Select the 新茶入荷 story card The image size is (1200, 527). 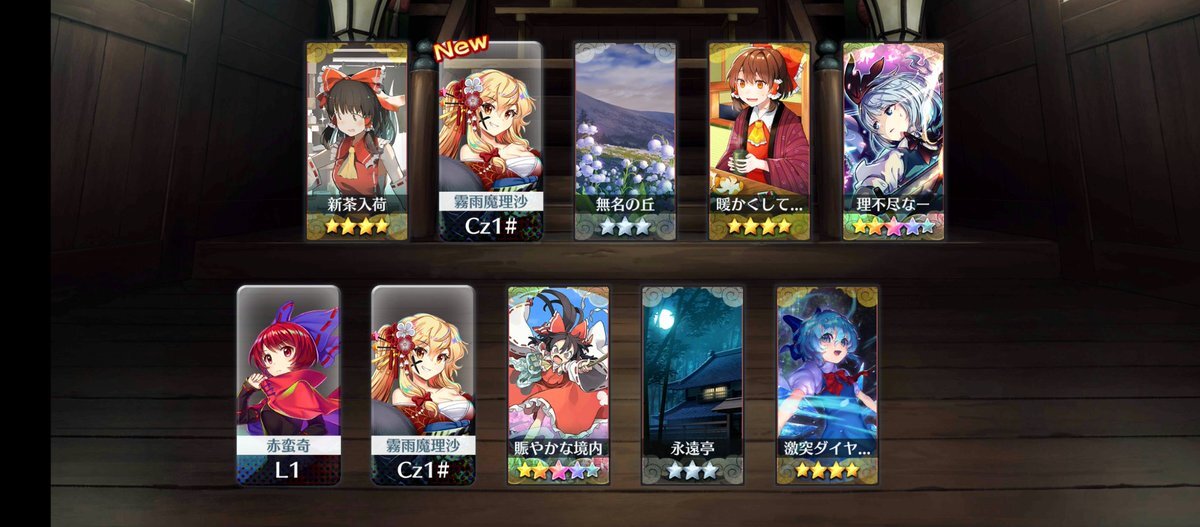[357, 140]
